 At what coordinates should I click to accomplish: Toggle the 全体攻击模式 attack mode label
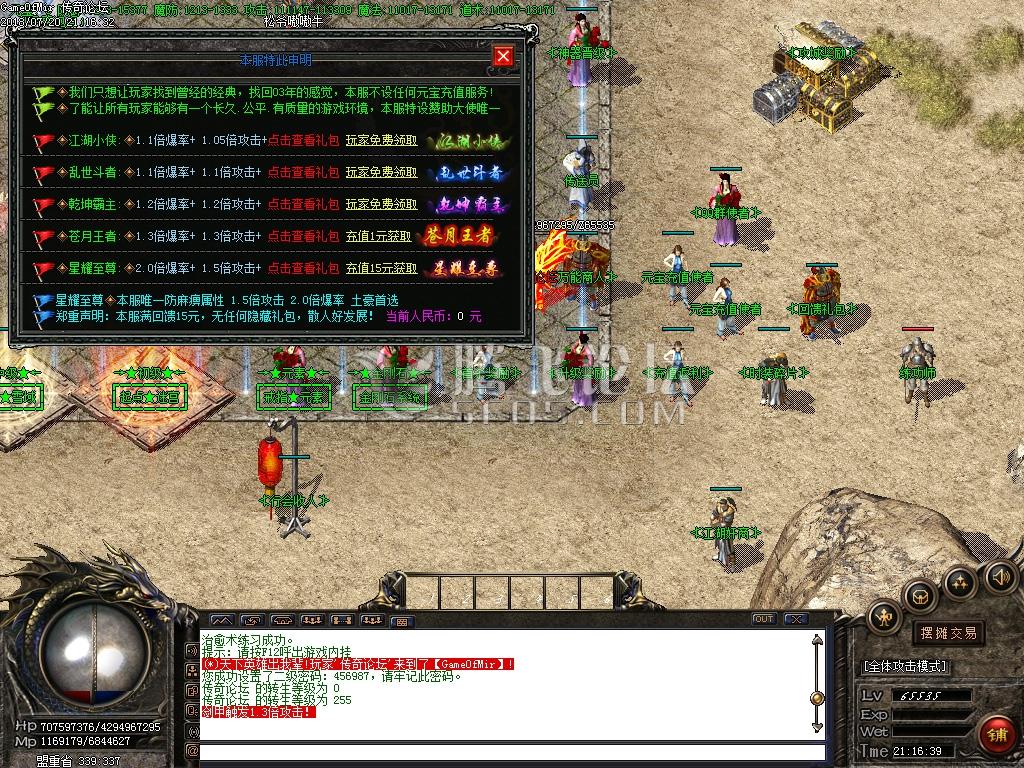[x=906, y=666]
